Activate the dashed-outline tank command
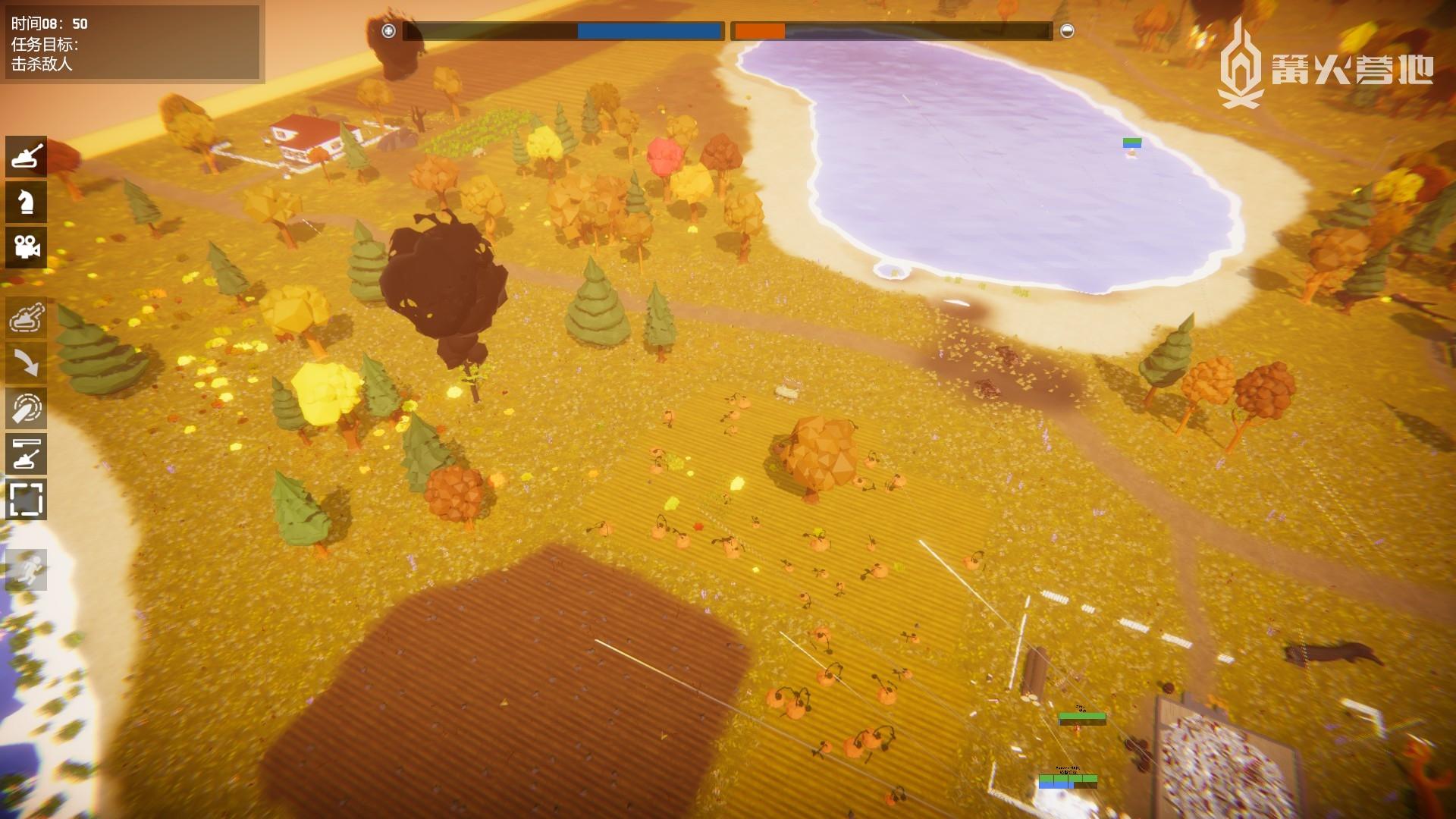1456x819 pixels. [27, 318]
